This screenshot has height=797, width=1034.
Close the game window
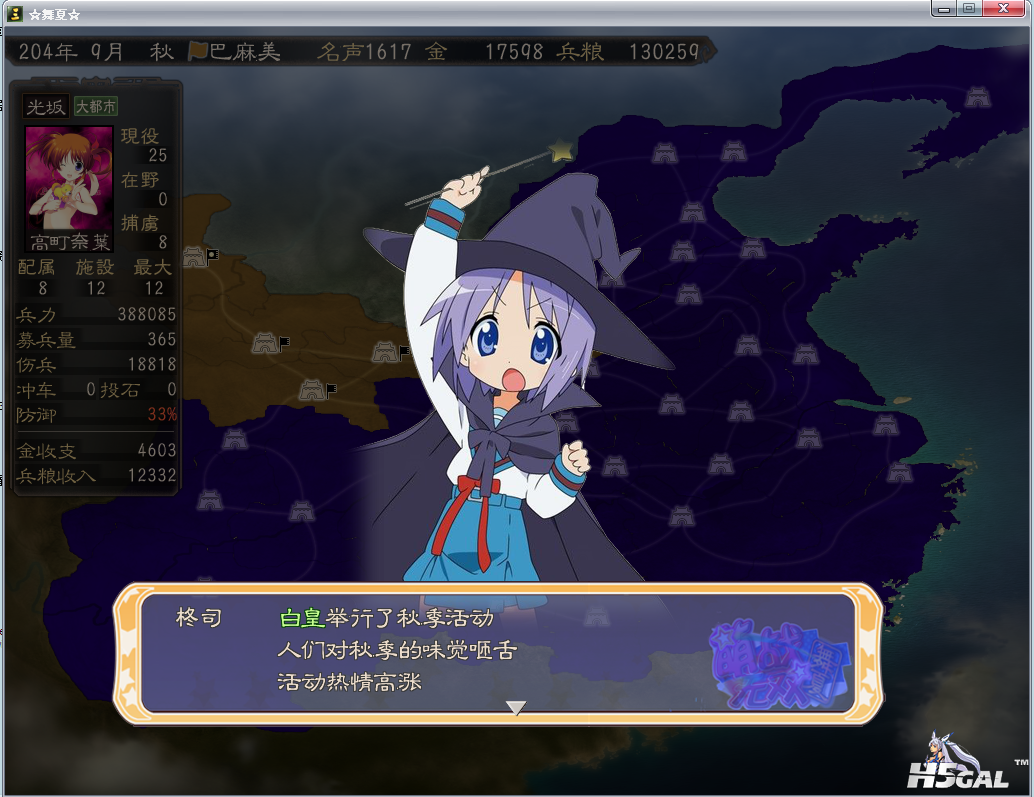pyautogui.click(x=1004, y=9)
